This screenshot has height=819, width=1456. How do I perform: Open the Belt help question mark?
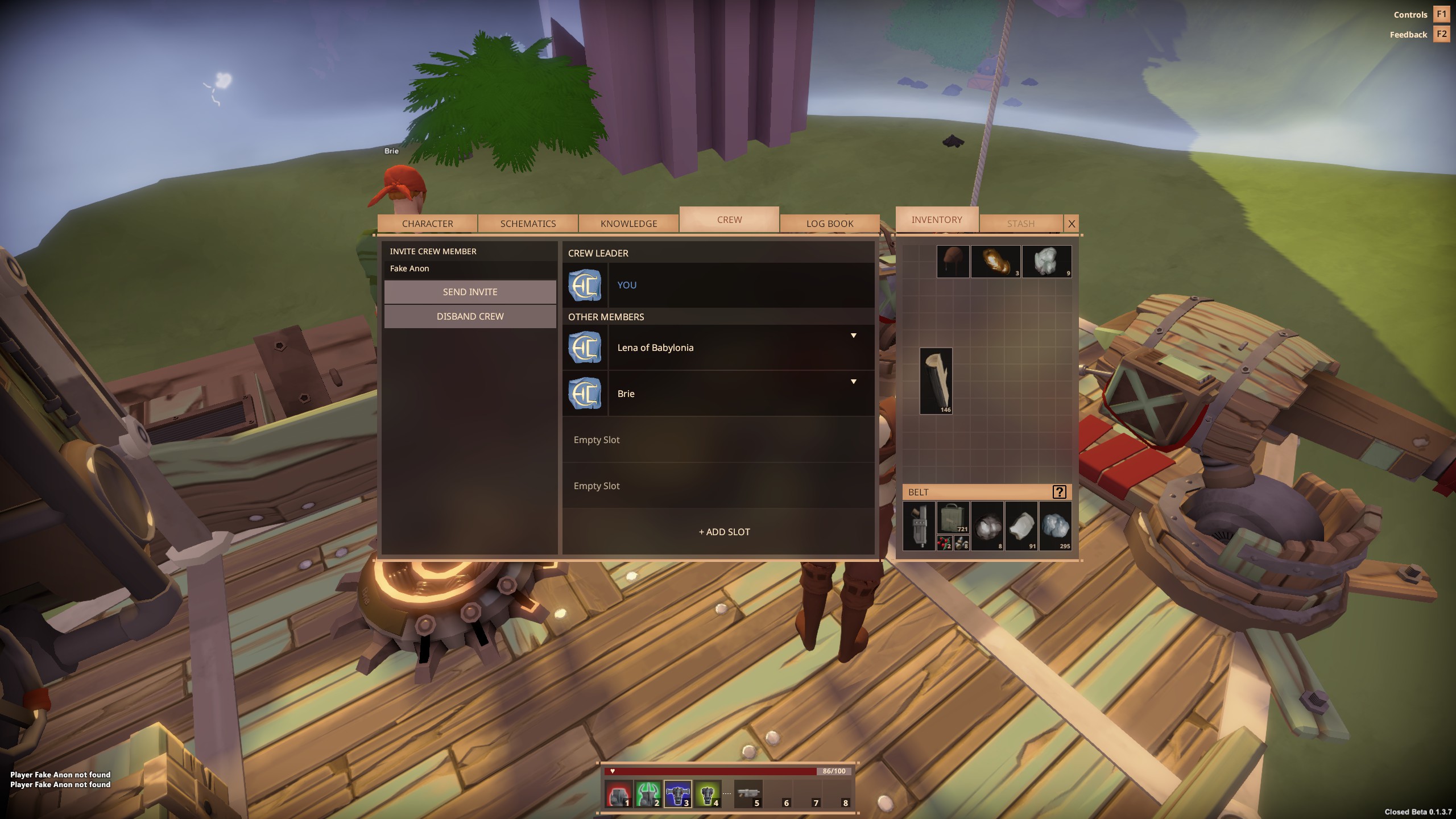1059,492
